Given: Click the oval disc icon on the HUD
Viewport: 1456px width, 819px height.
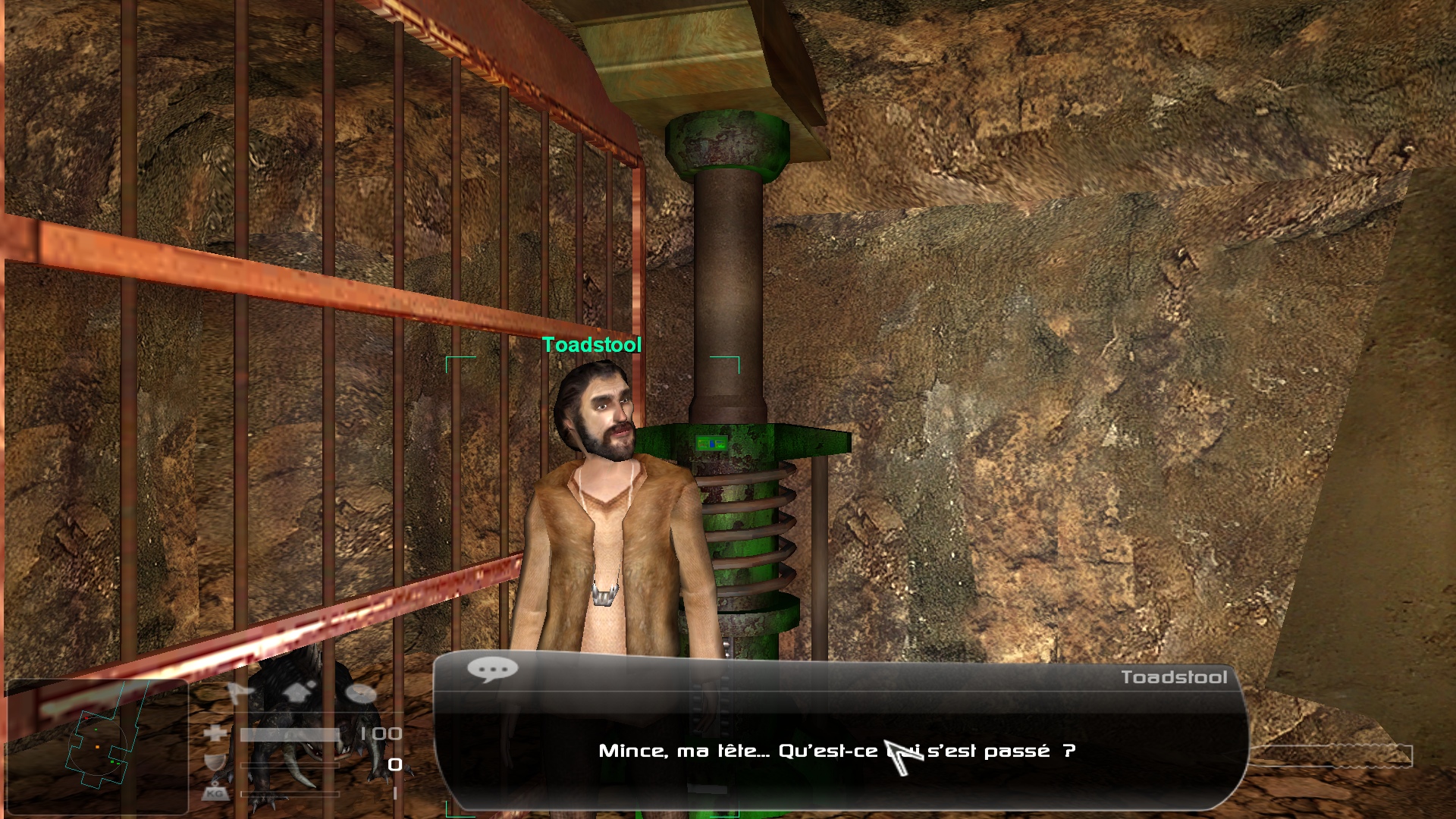Looking at the screenshot, I should tap(361, 693).
